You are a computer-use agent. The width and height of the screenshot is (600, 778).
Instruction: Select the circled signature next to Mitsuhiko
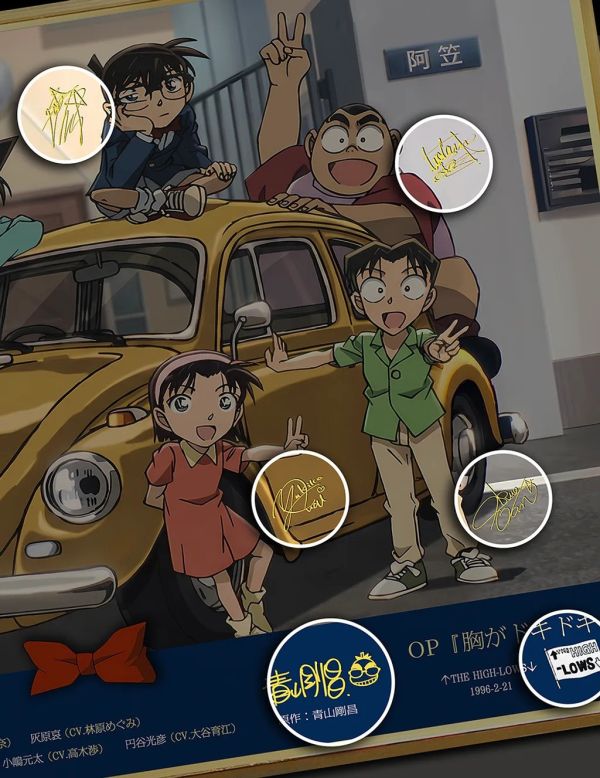coord(504,499)
